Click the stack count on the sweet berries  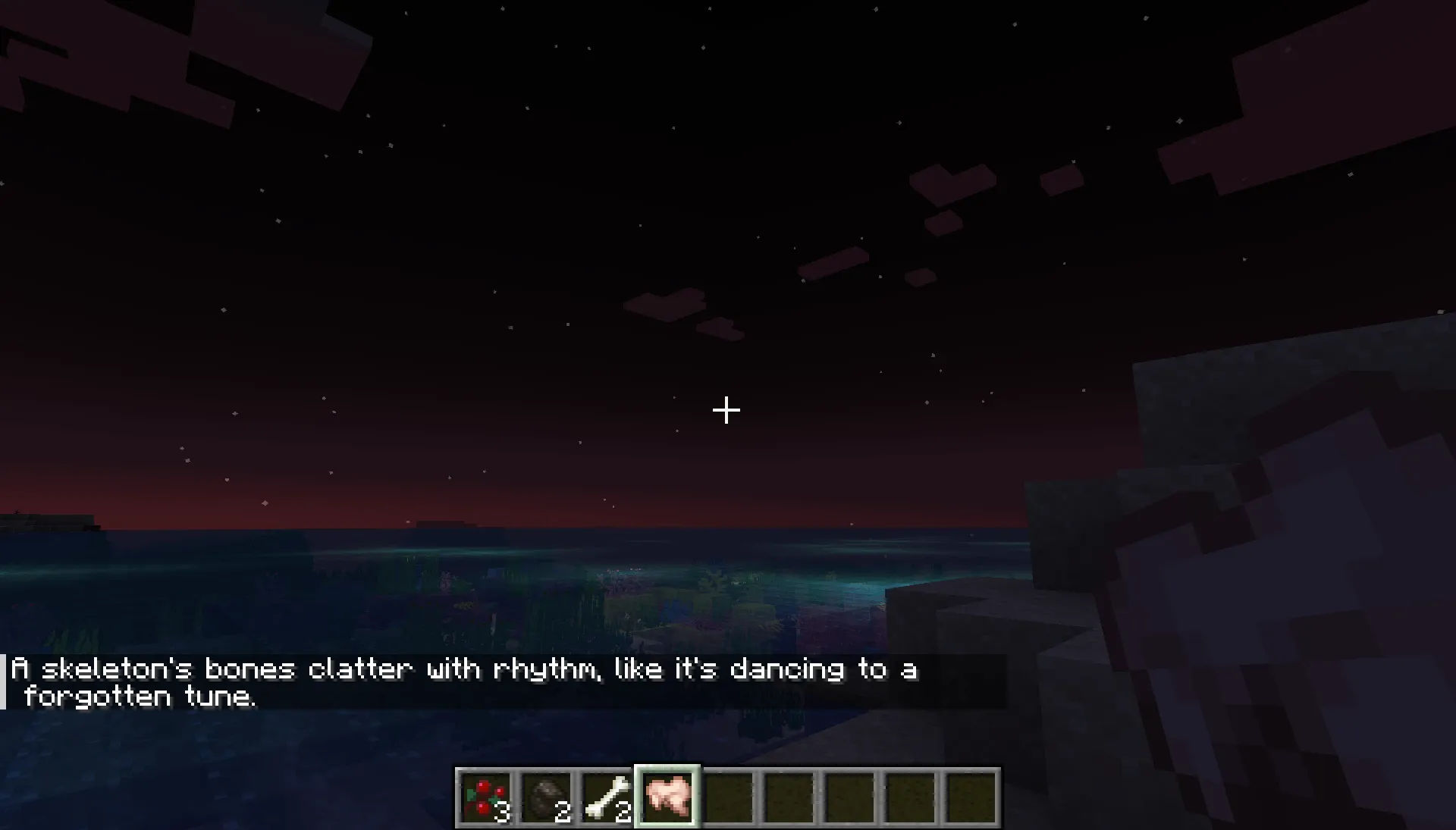[504, 811]
